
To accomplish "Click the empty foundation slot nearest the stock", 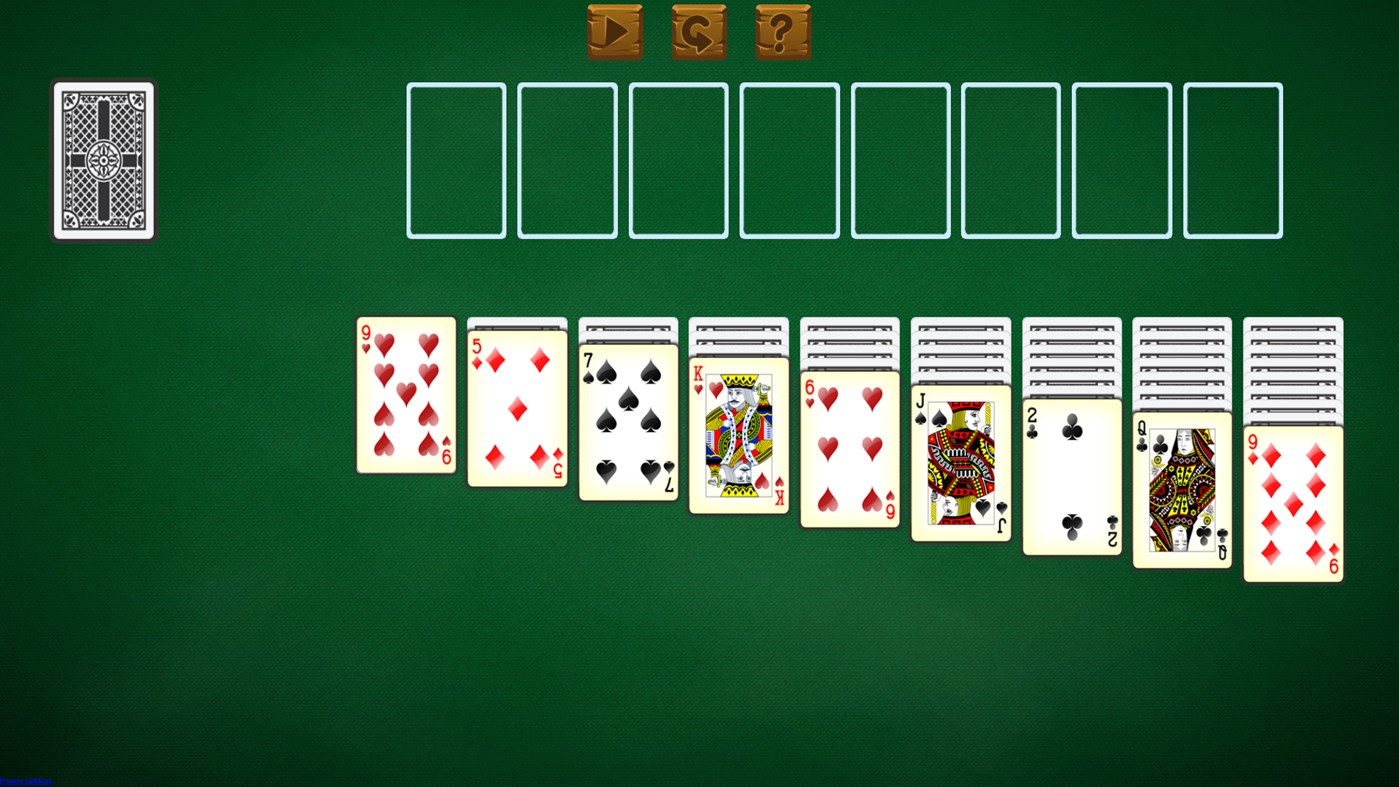I will click(455, 160).
